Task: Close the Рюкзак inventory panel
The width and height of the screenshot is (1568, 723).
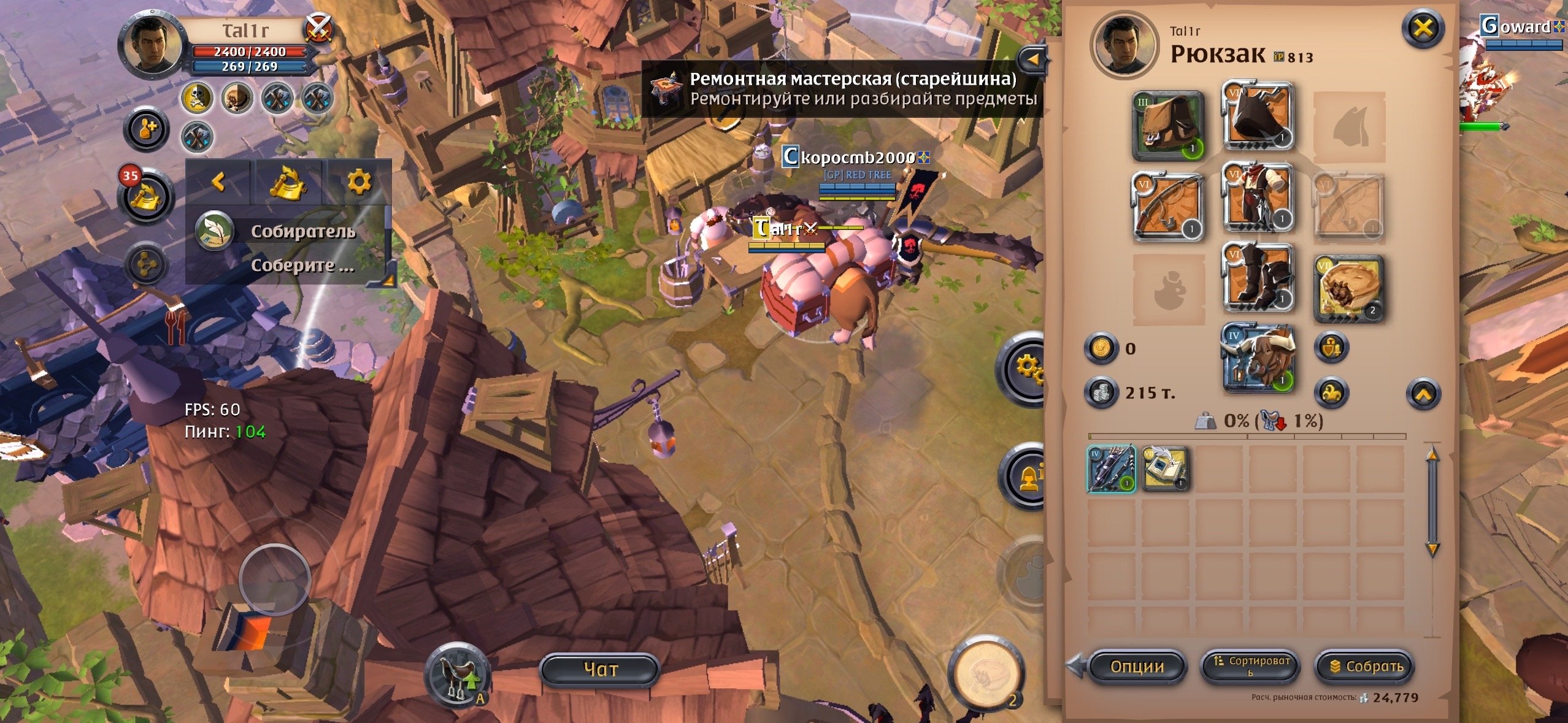Action: 1423,28
